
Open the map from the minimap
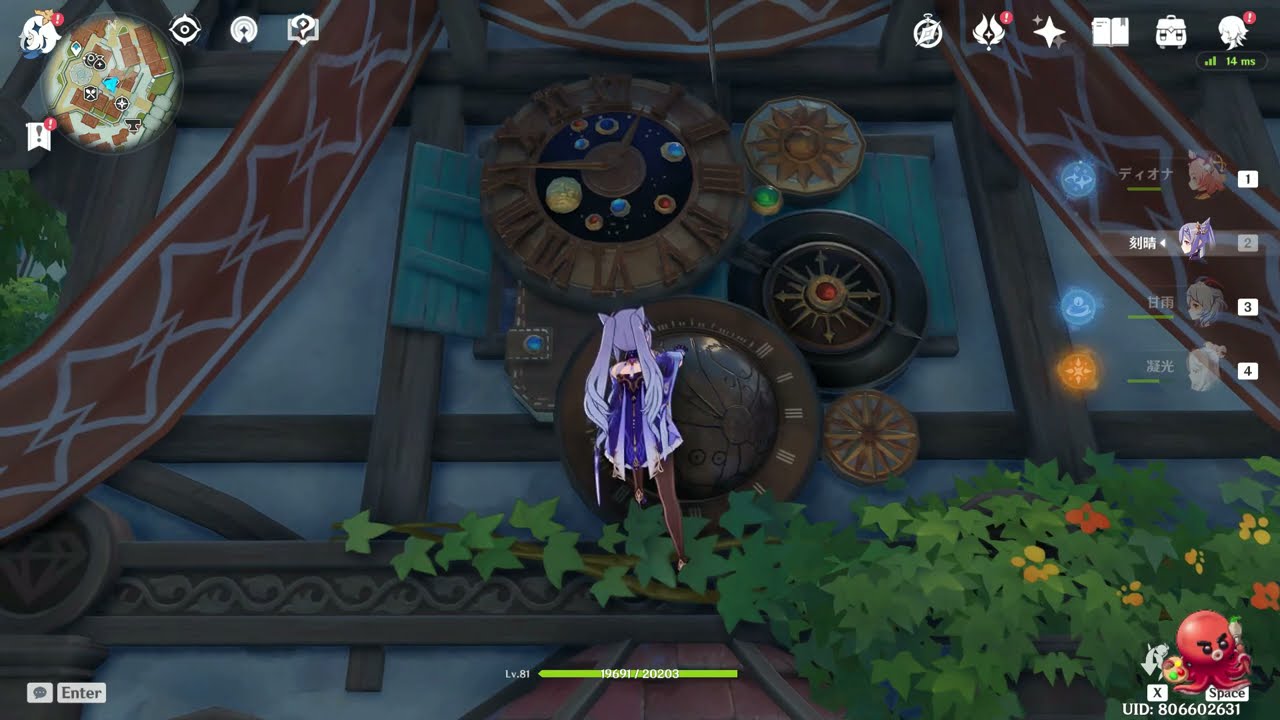click(x=111, y=83)
